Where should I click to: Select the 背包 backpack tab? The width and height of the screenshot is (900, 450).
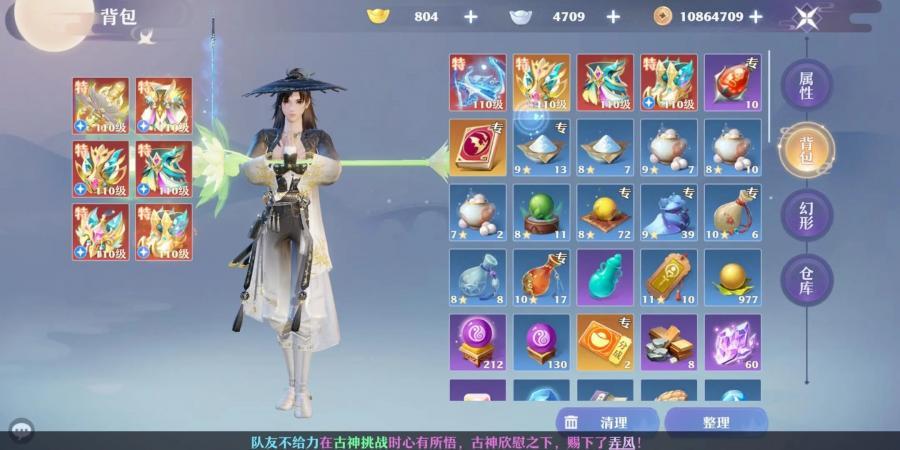(x=806, y=149)
